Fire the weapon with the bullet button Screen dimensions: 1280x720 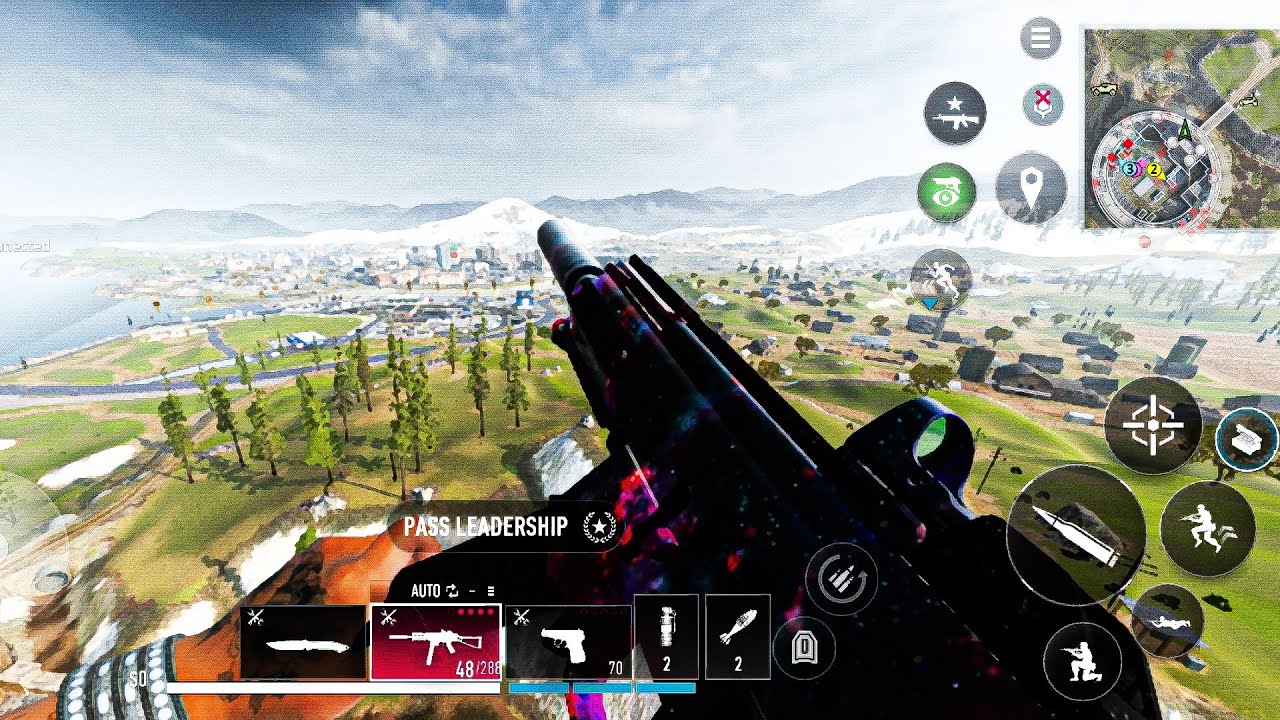[1075, 534]
